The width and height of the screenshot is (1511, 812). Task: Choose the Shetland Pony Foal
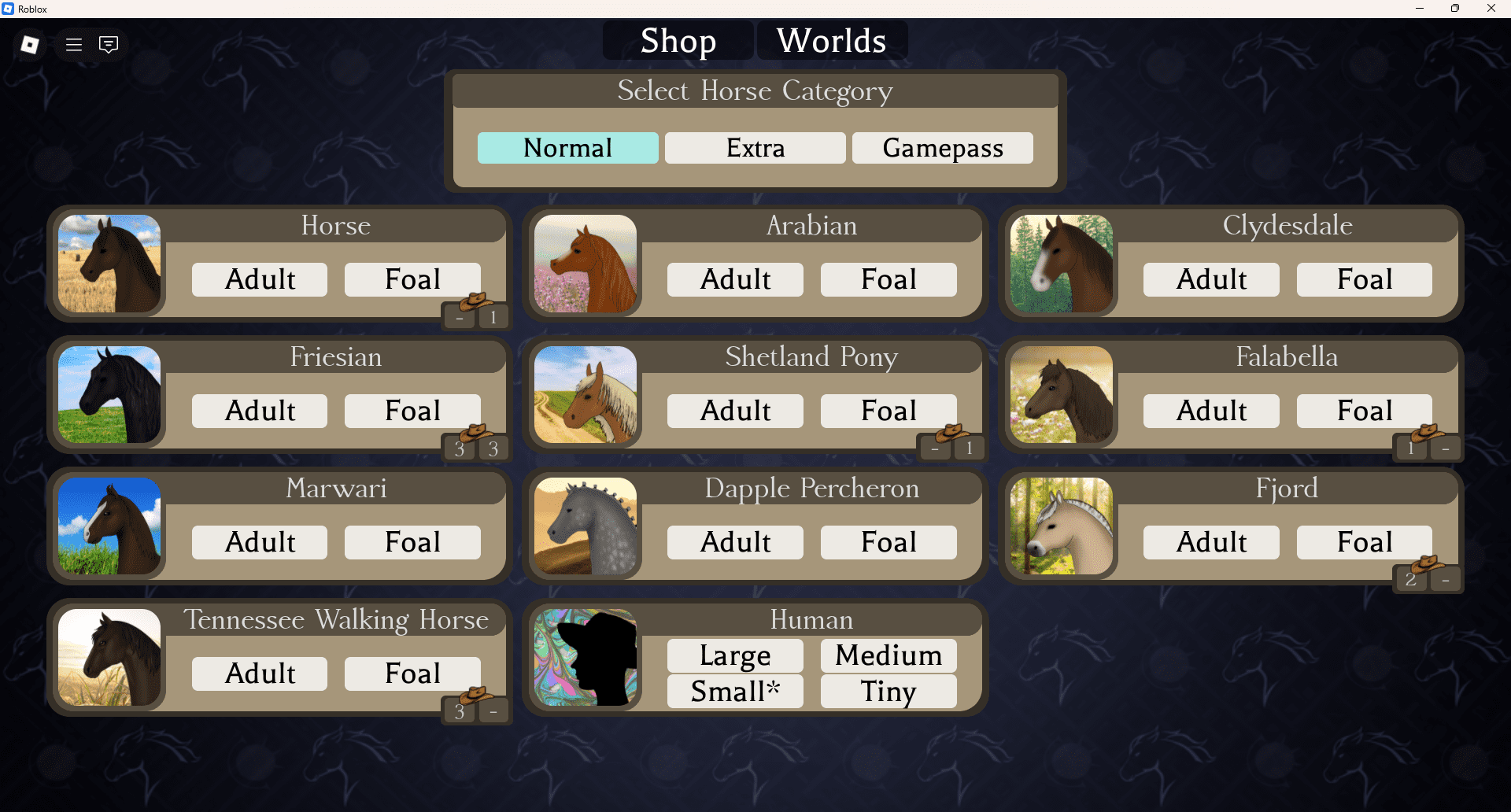888,411
